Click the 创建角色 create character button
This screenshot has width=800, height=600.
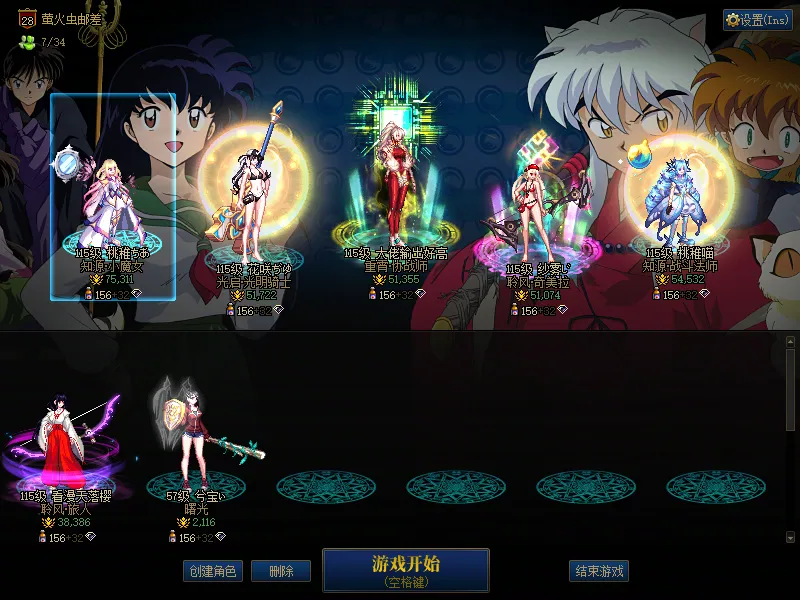click(212, 571)
